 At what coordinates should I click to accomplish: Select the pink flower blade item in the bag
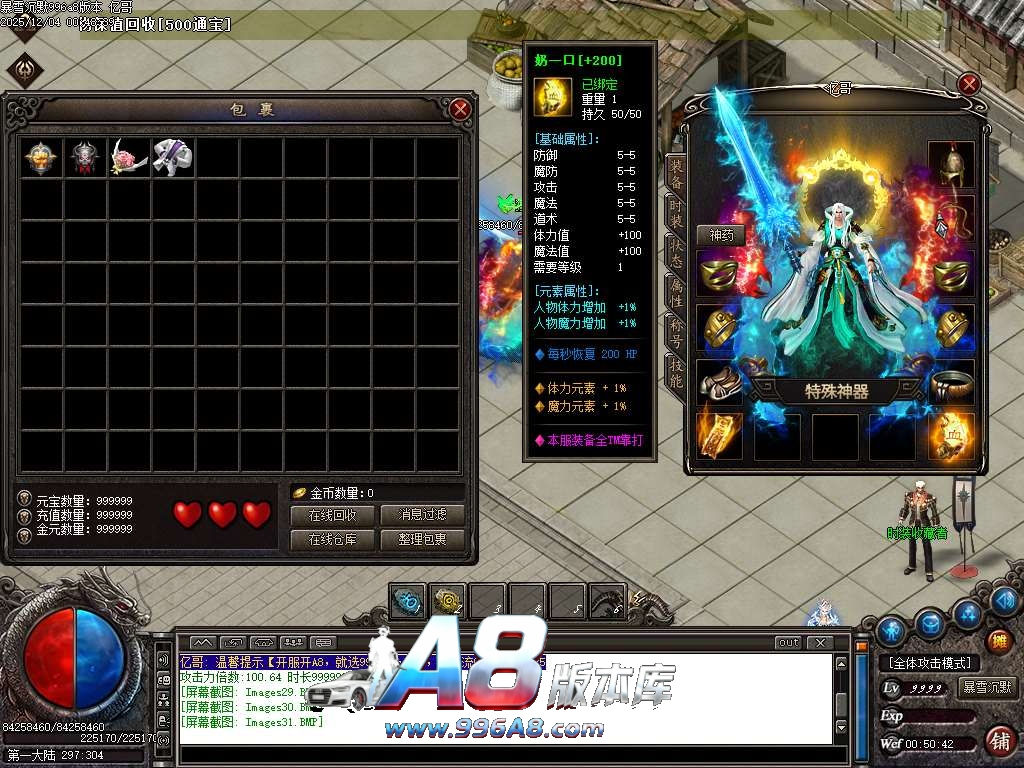[x=129, y=157]
